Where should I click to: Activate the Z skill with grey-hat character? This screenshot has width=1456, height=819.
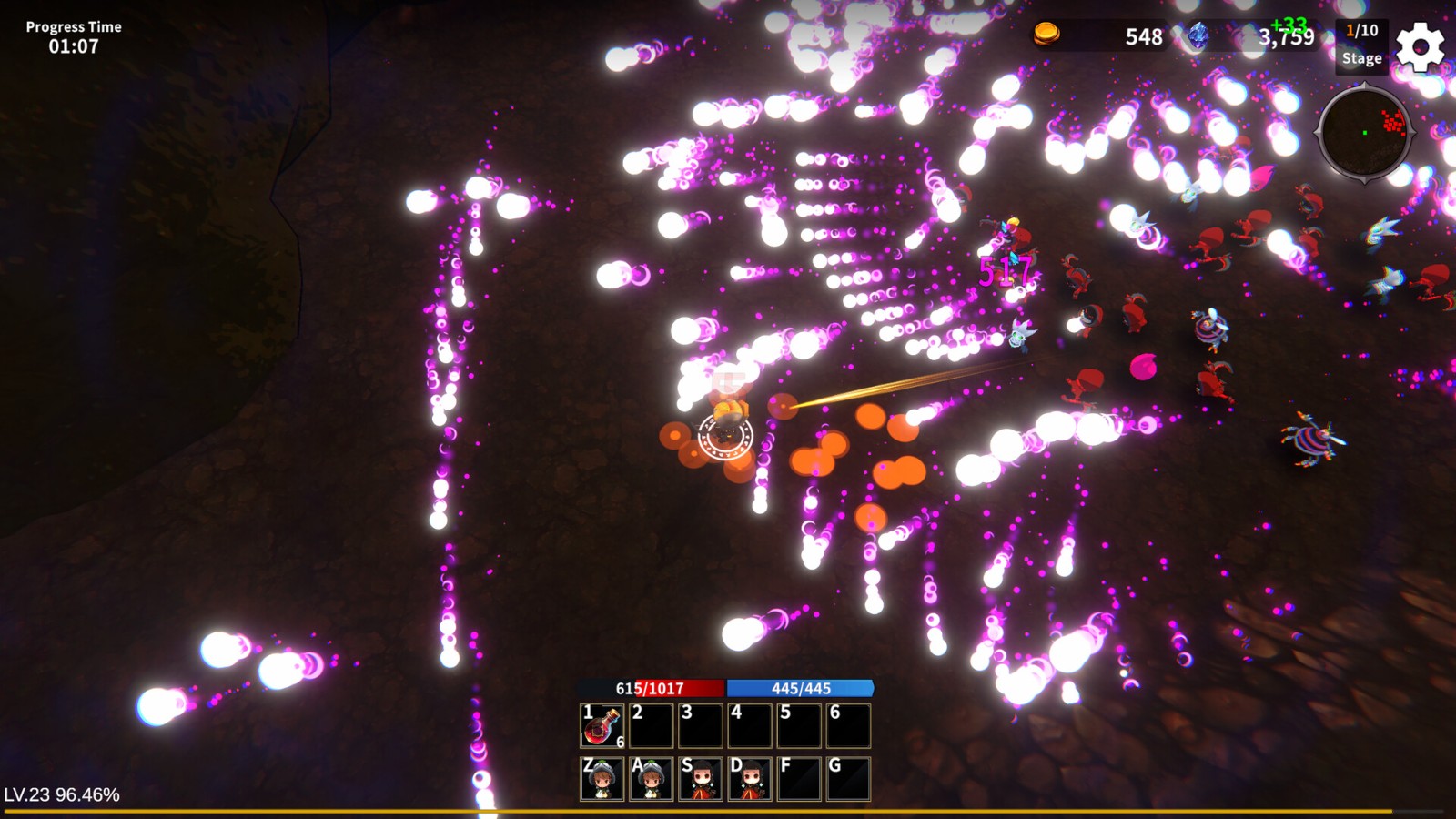coord(602,779)
